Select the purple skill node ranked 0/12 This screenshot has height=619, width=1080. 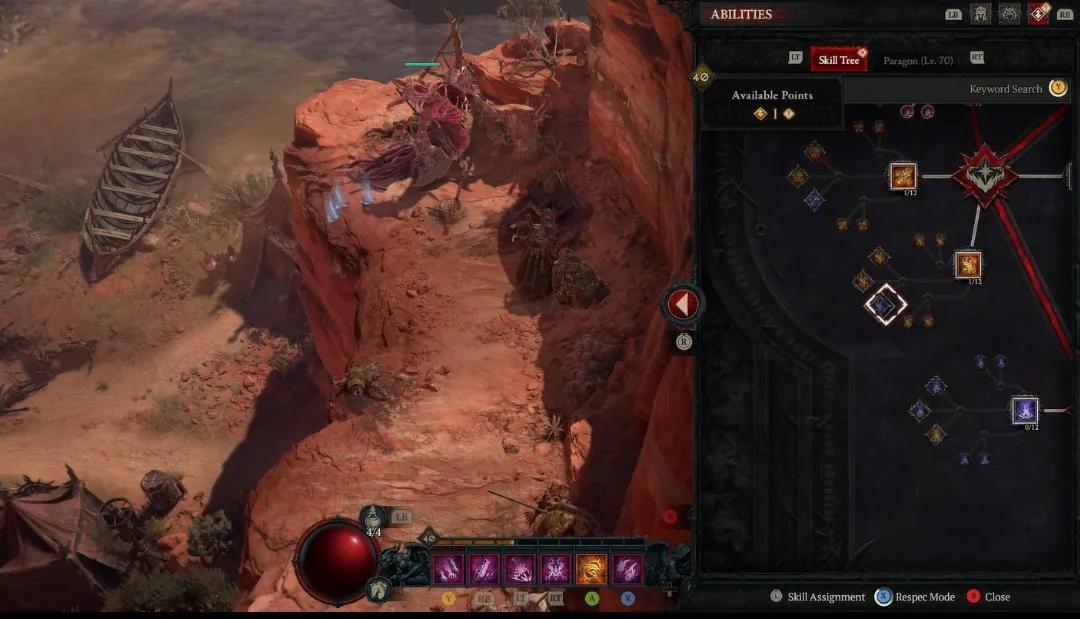coord(1024,410)
